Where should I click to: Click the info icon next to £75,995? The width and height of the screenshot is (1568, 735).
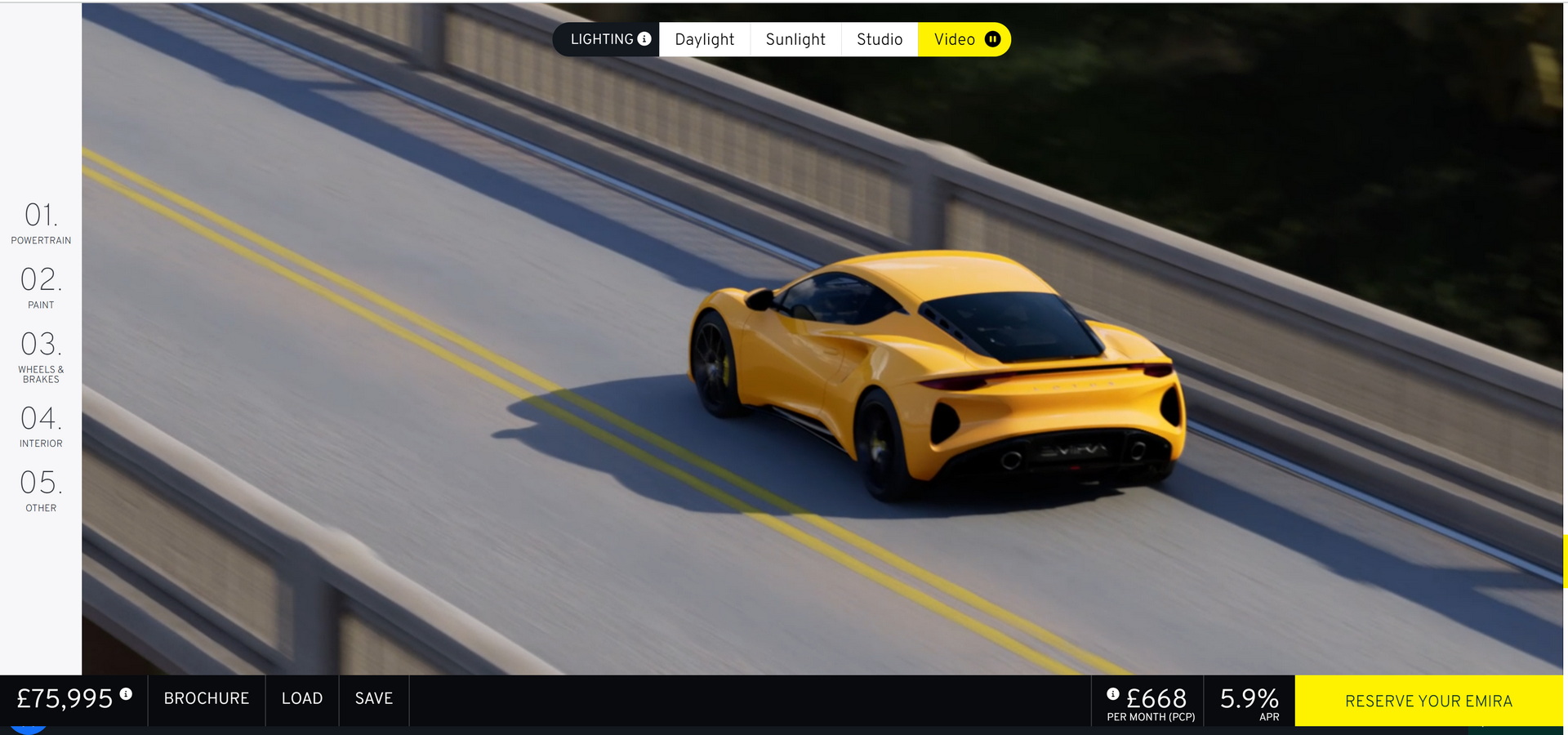127,693
